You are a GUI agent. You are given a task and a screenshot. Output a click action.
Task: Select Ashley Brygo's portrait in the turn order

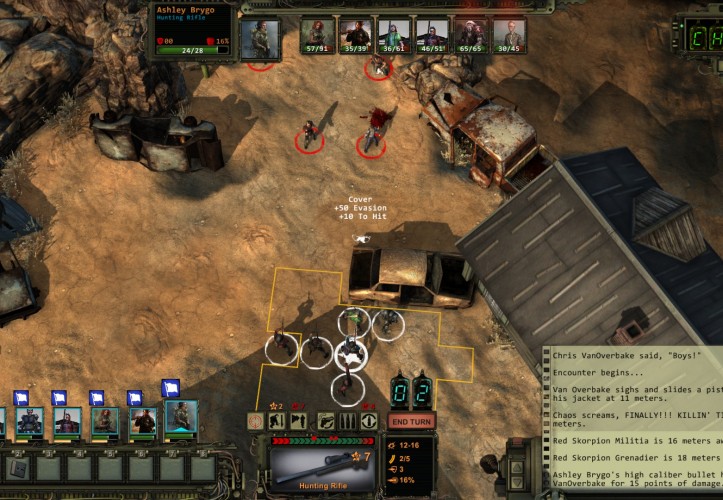pyautogui.click(x=260, y=37)
